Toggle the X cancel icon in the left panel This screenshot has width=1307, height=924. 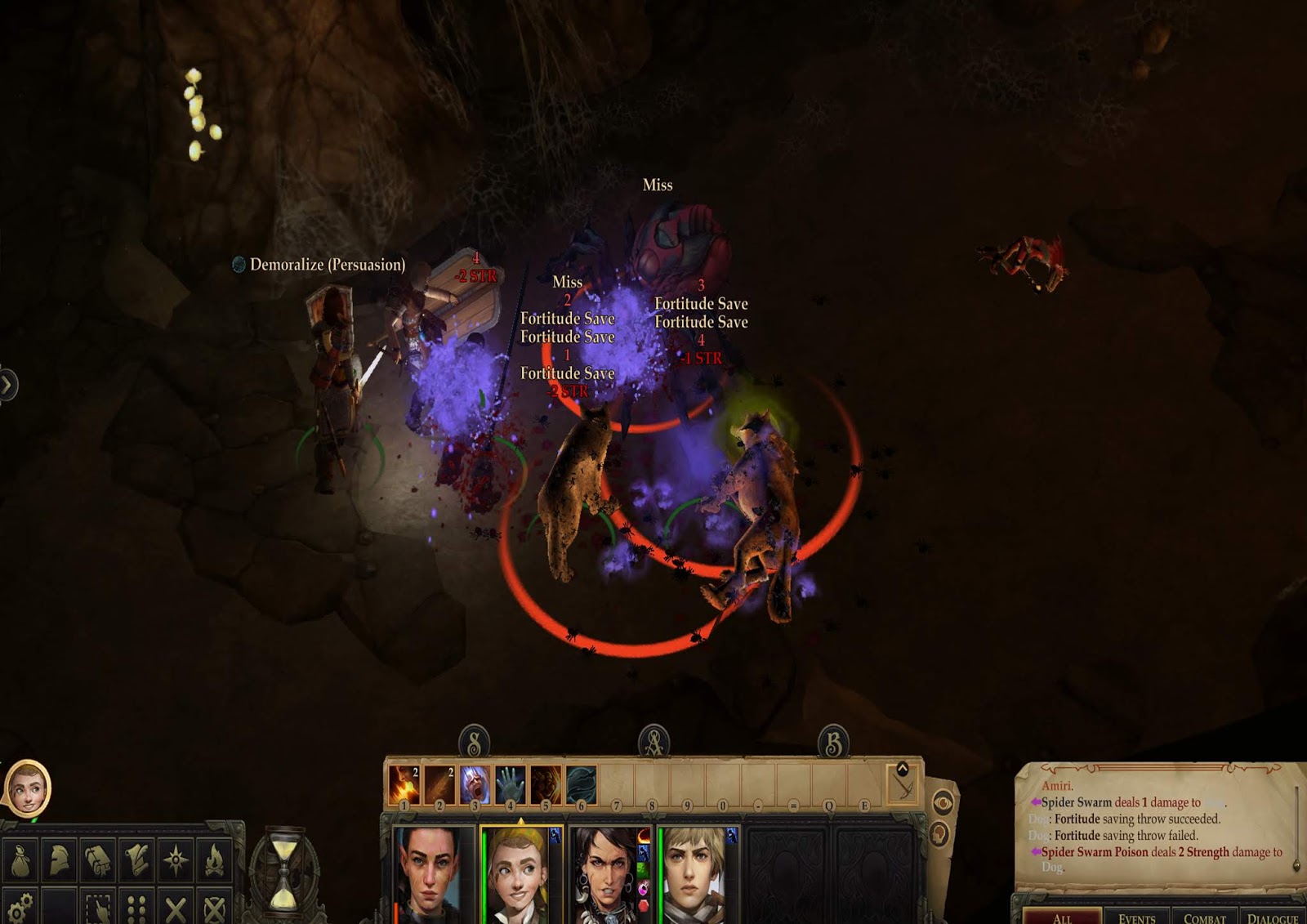(176, 907)
